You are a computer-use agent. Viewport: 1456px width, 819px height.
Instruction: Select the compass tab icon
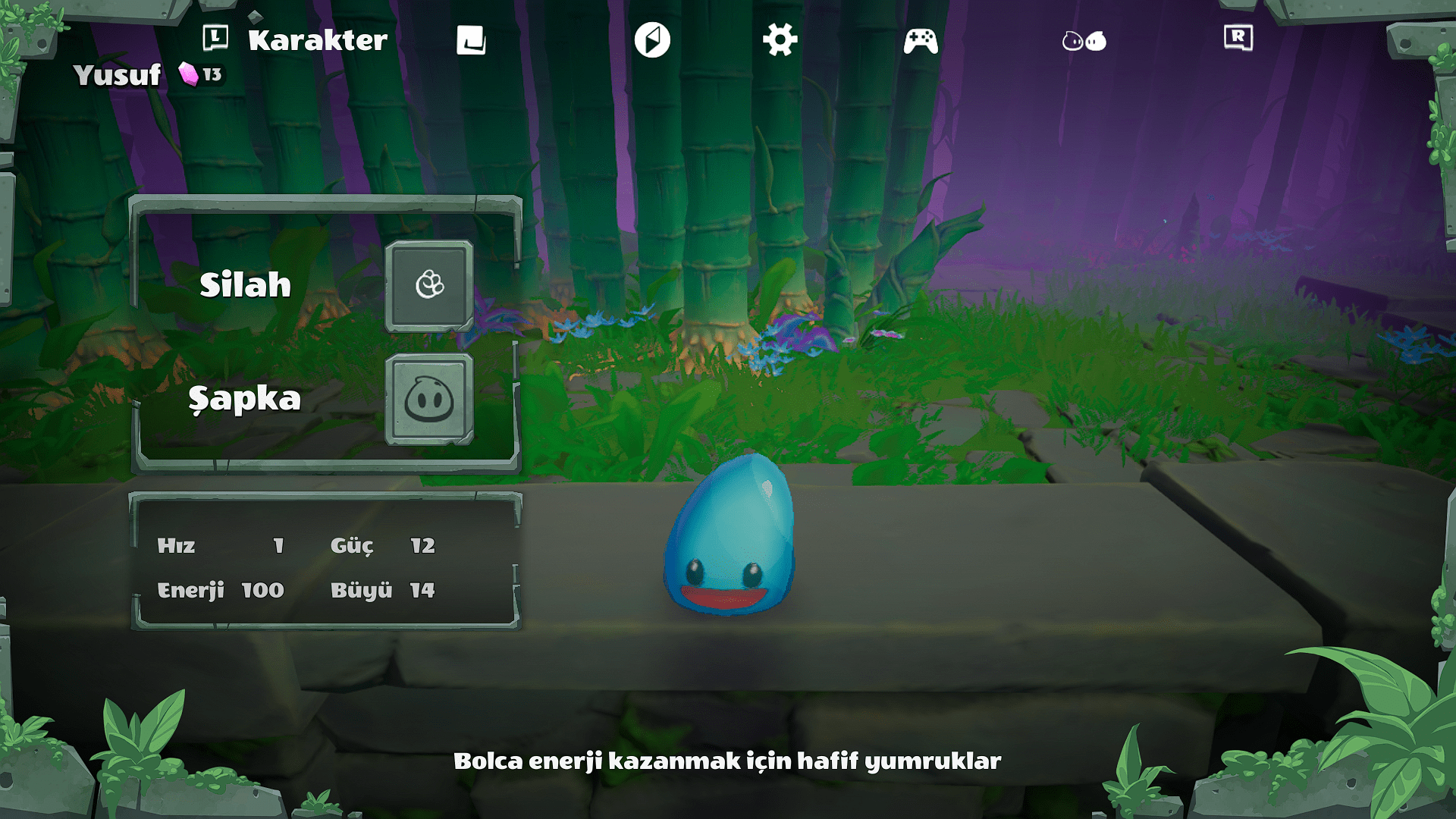tap(652, 40)
